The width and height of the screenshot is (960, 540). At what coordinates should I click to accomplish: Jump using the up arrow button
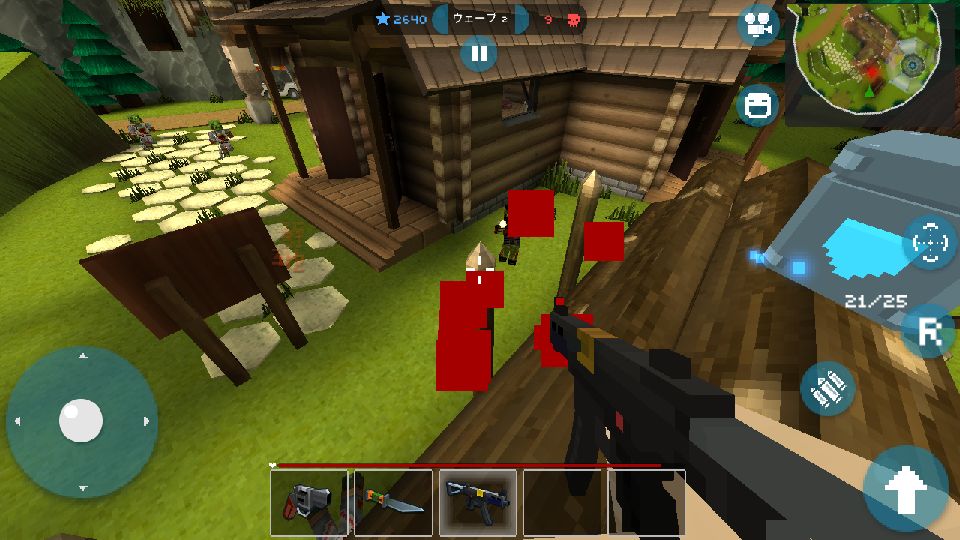906,488
